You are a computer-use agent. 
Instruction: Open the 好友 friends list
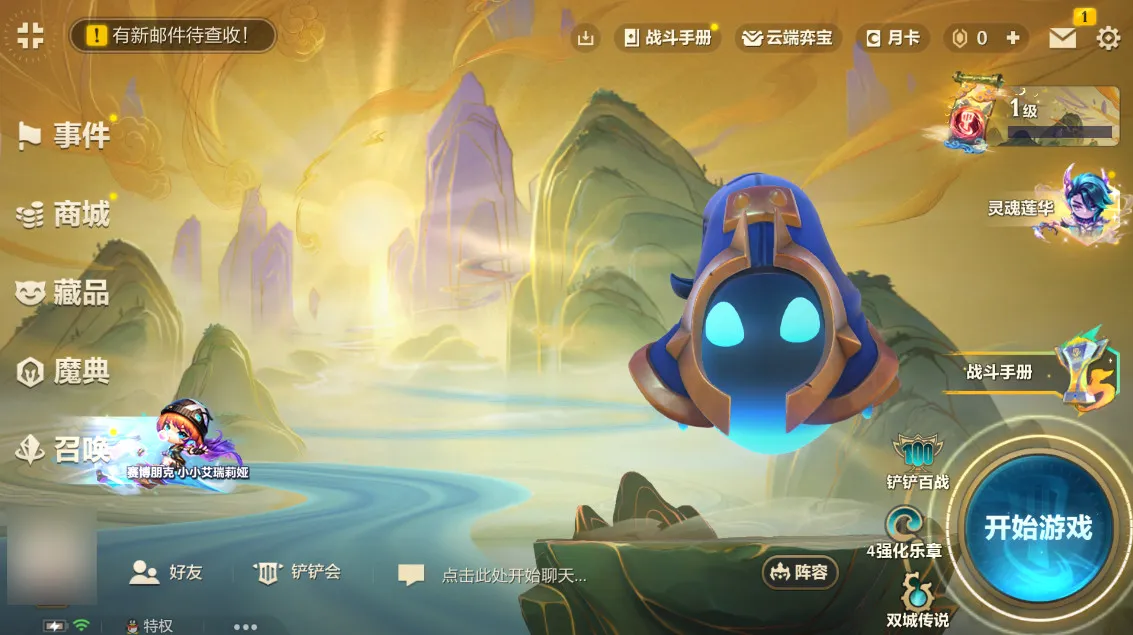(x=167, y=572)
